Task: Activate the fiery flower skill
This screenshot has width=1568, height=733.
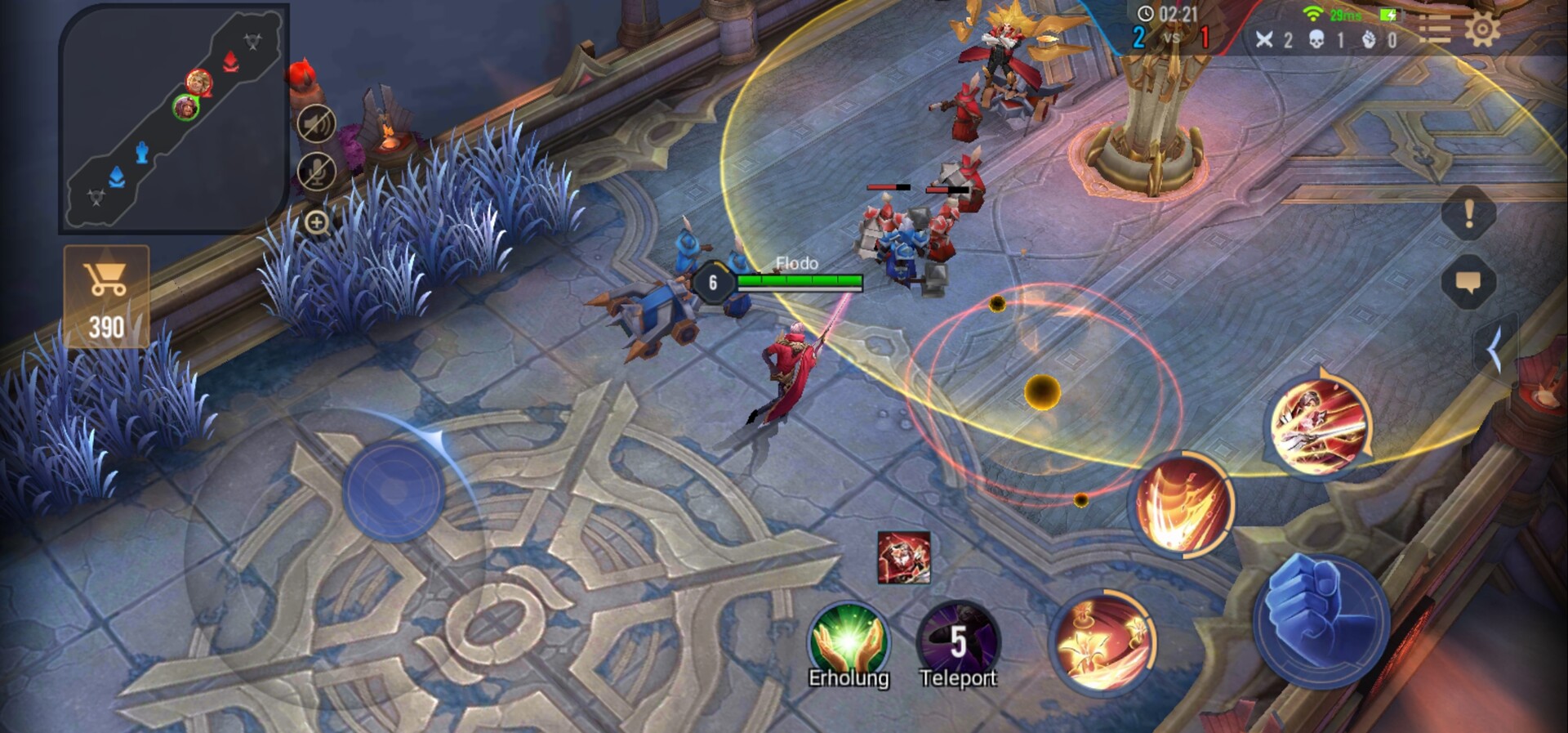Action: tap(1102, 641)
